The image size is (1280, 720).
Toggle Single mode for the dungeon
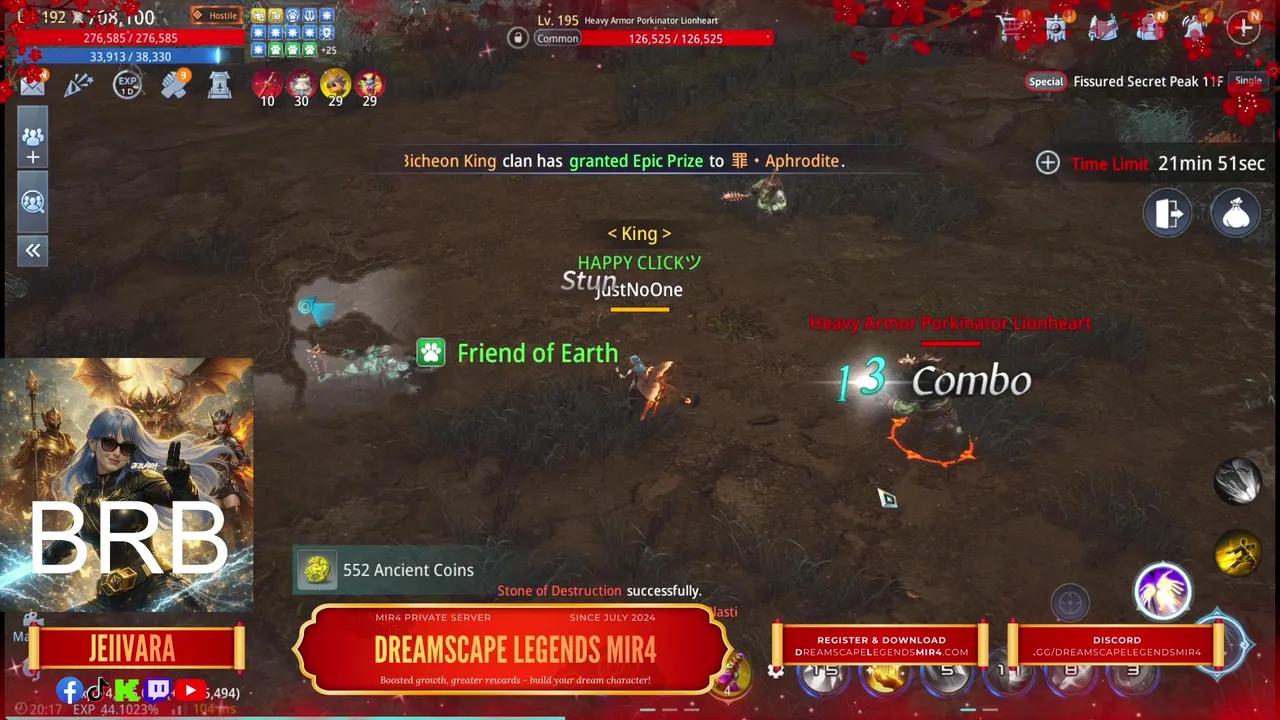pos(1248,80)
